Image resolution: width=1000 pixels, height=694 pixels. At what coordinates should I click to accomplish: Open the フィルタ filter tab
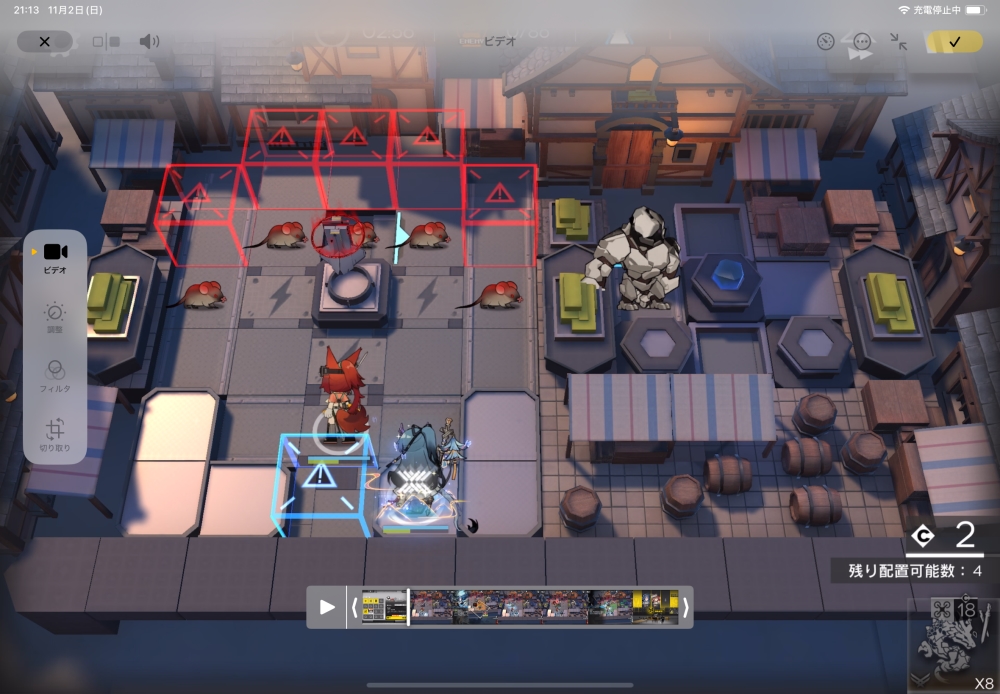tap(55, 377)
